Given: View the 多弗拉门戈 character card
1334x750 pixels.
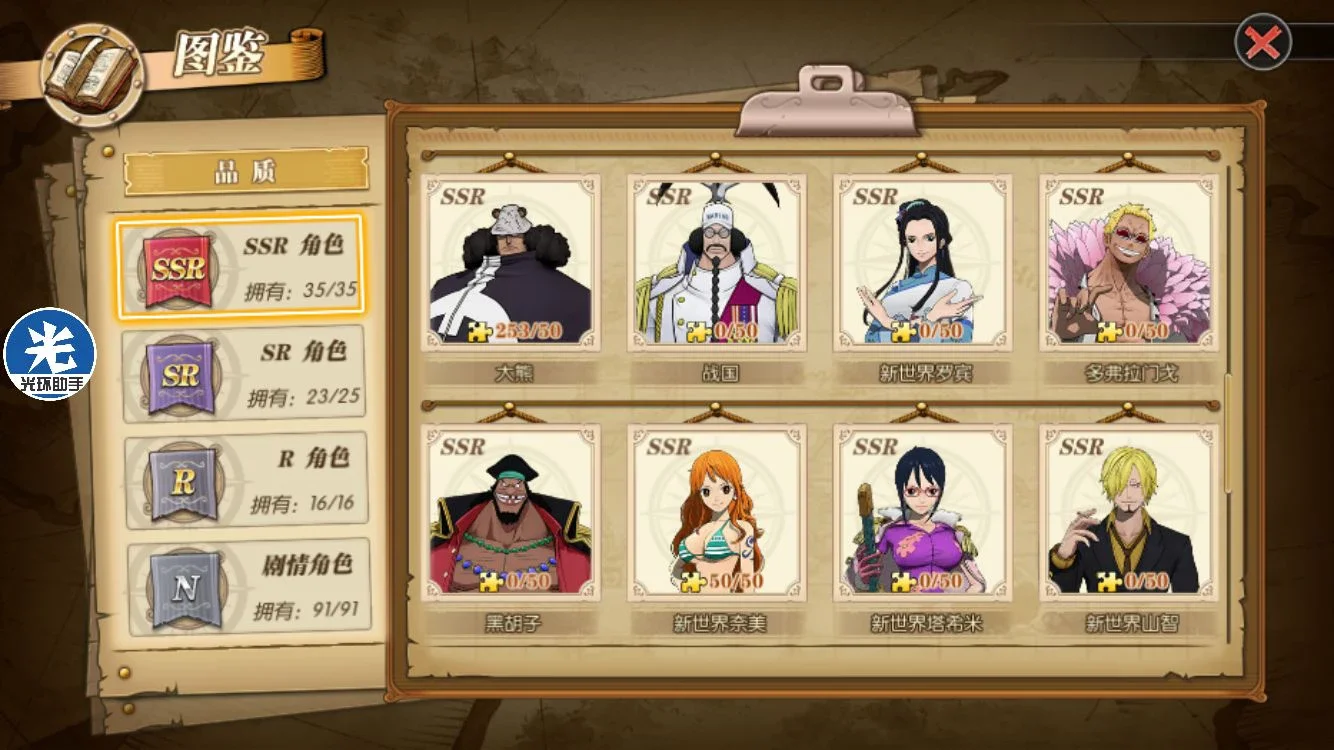Looking at the screenshot, I should (1129, 264).
